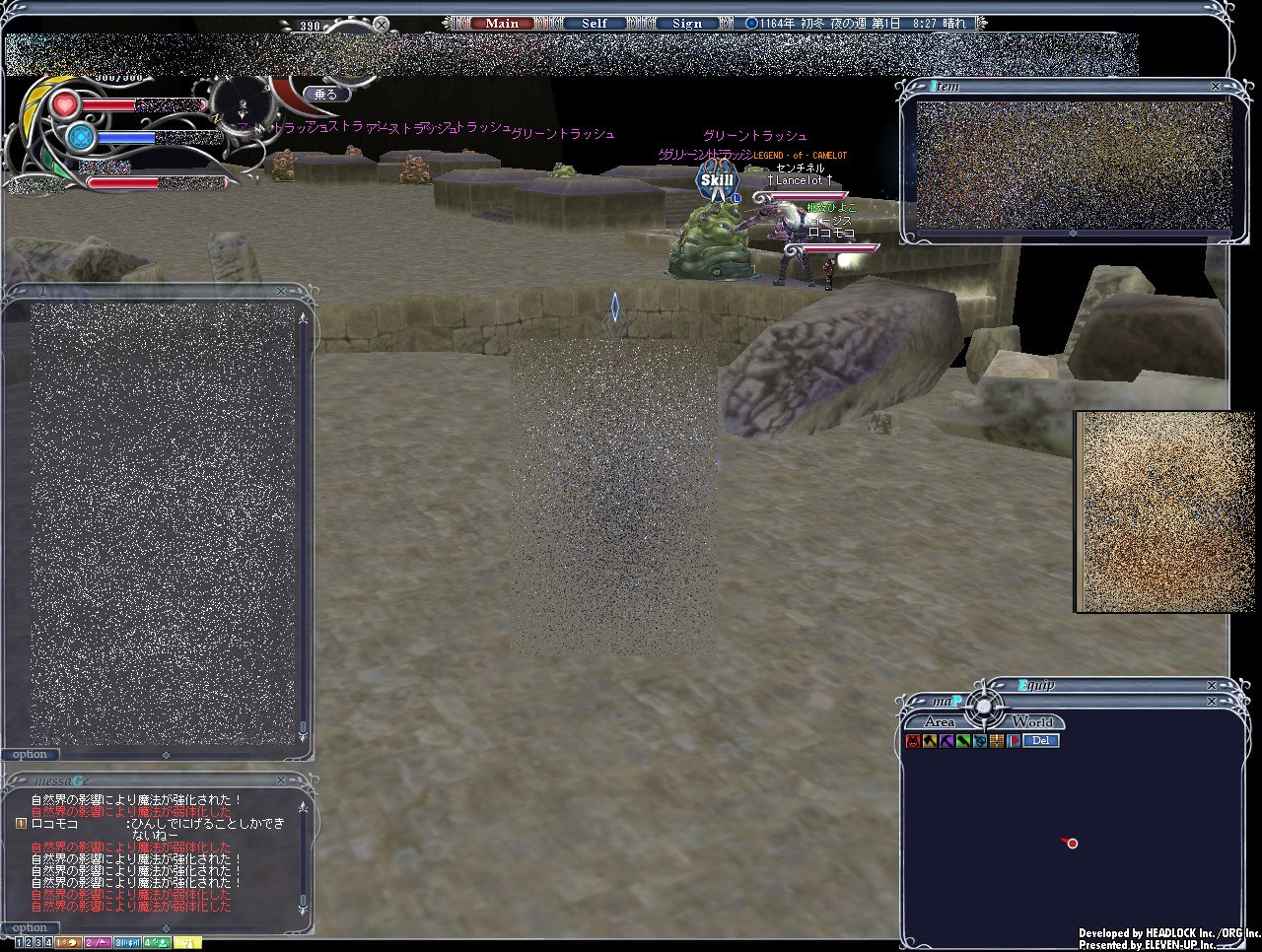Select the orange chat channel 1 tab
The height and width of the screenshot is (952, 1262).
click(67, 943)
